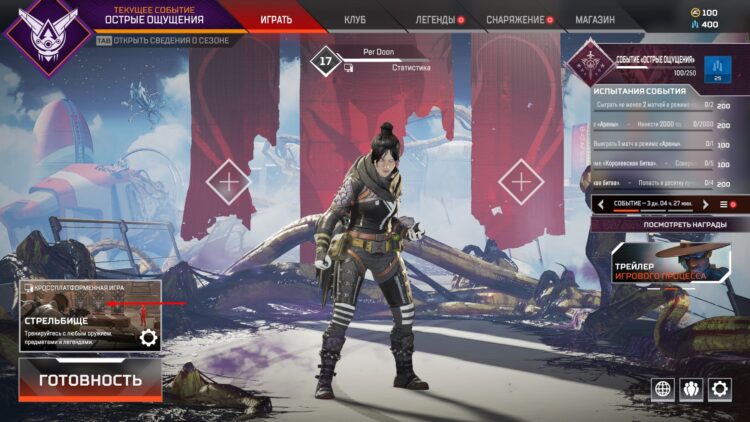Screen dimensions: 750x422
Task: Show the previous challenge set with the left arrow
Action: tap(601, 204)
